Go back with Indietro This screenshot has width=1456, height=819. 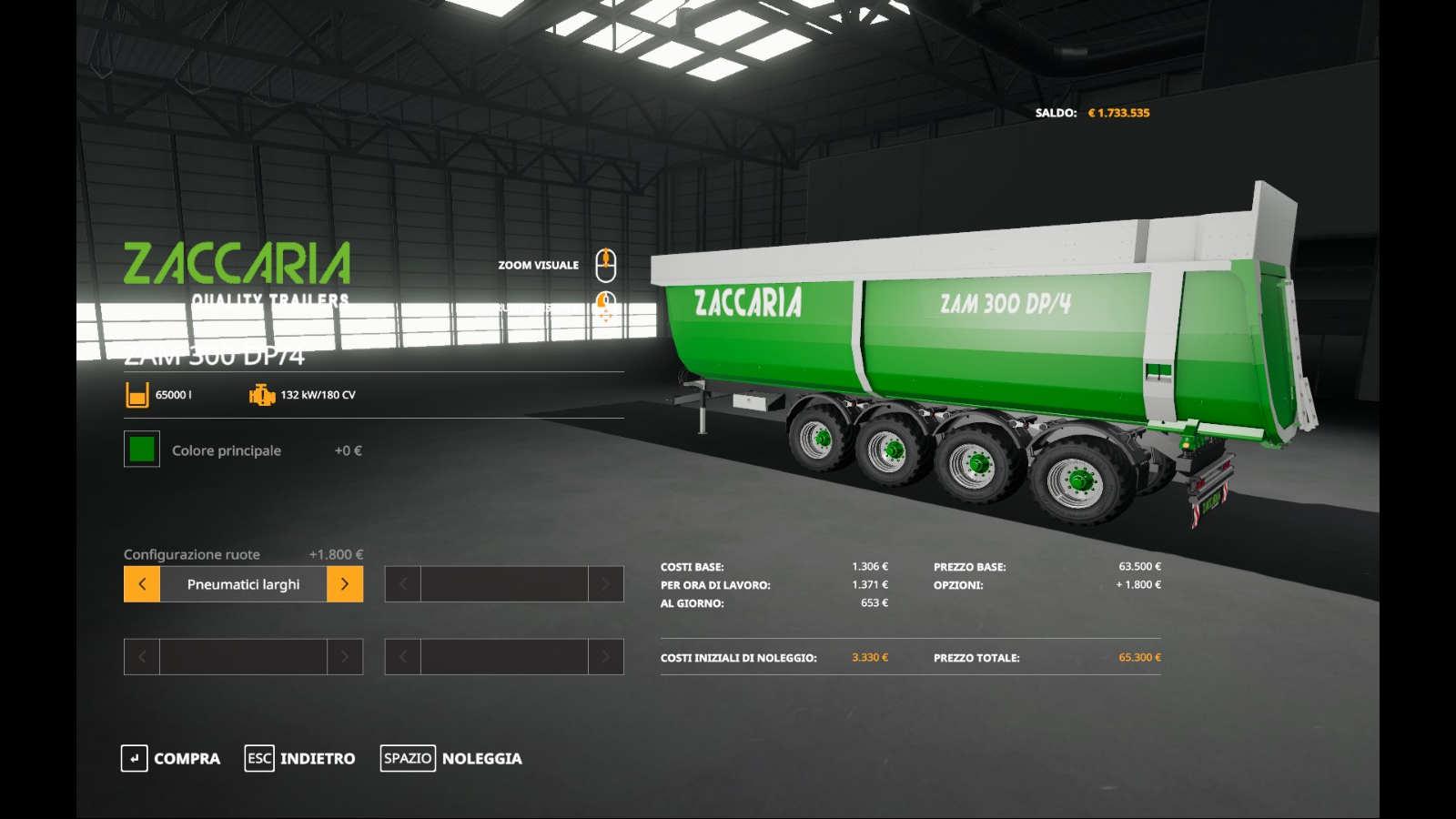click(x=300, y=758)
